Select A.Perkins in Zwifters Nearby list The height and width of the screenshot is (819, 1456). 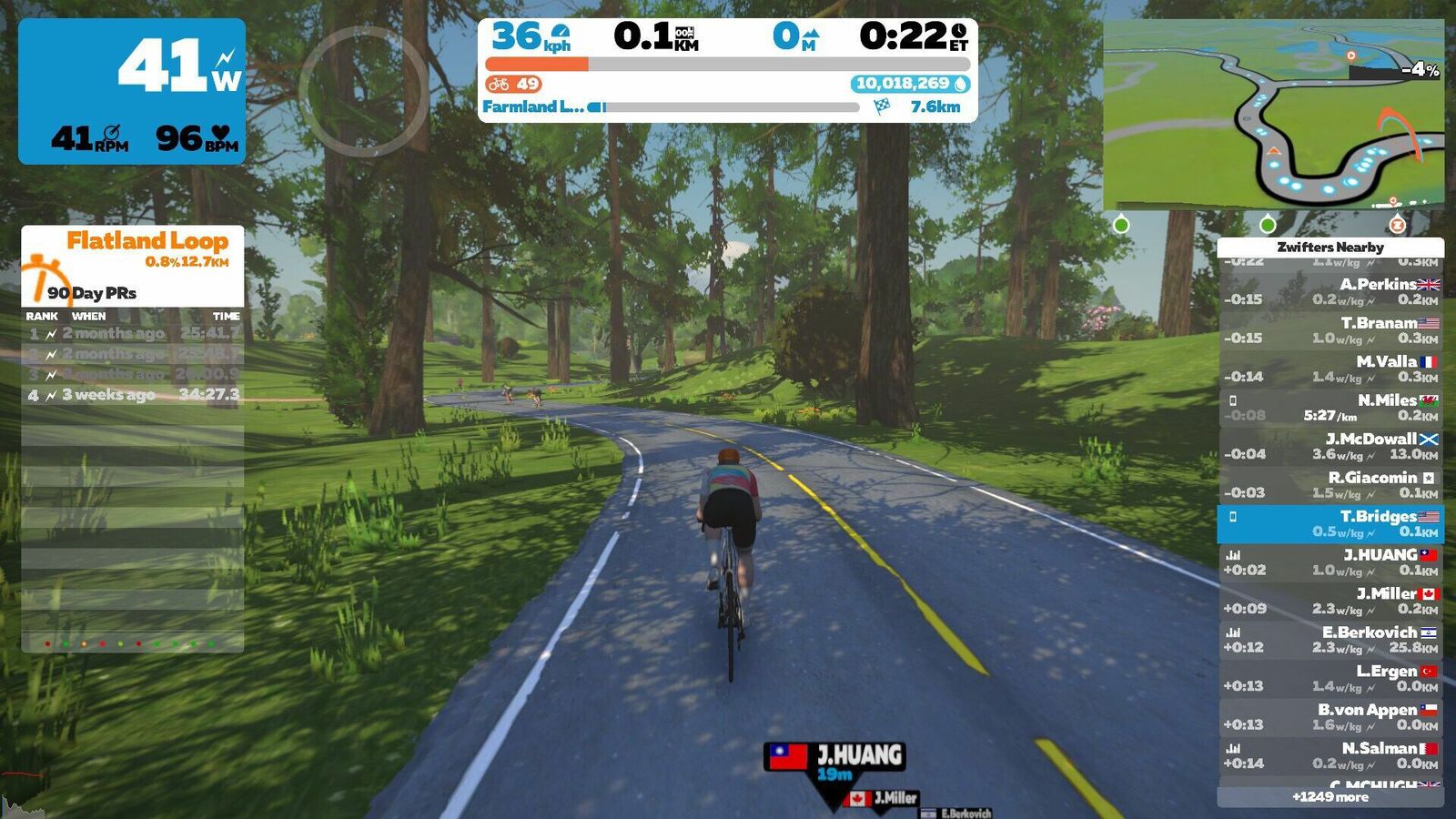pyautogui.click(x=1330, y=291)
